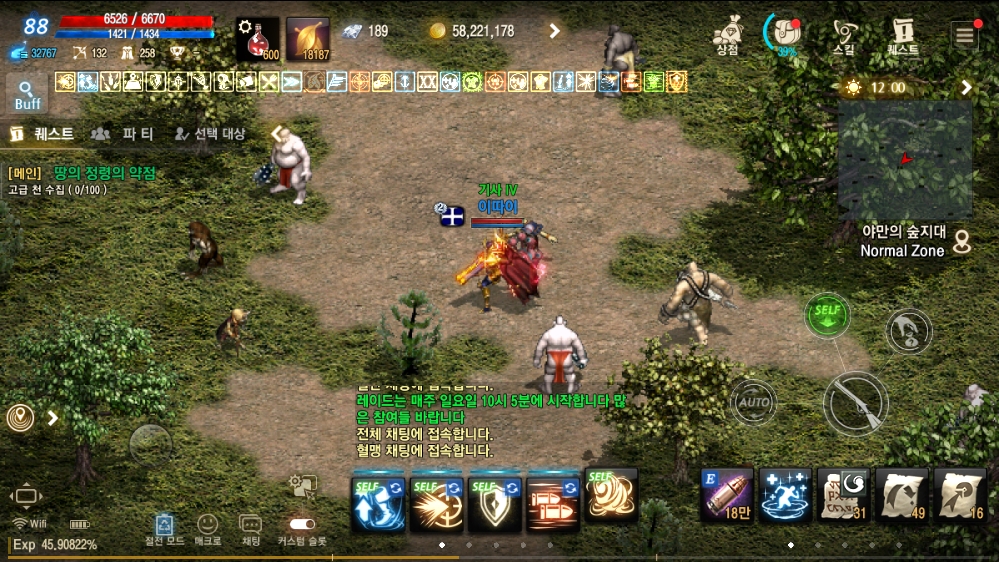Toggle AUTO combat mode
The image size is (999, 562).
click(x=753, y=402)
